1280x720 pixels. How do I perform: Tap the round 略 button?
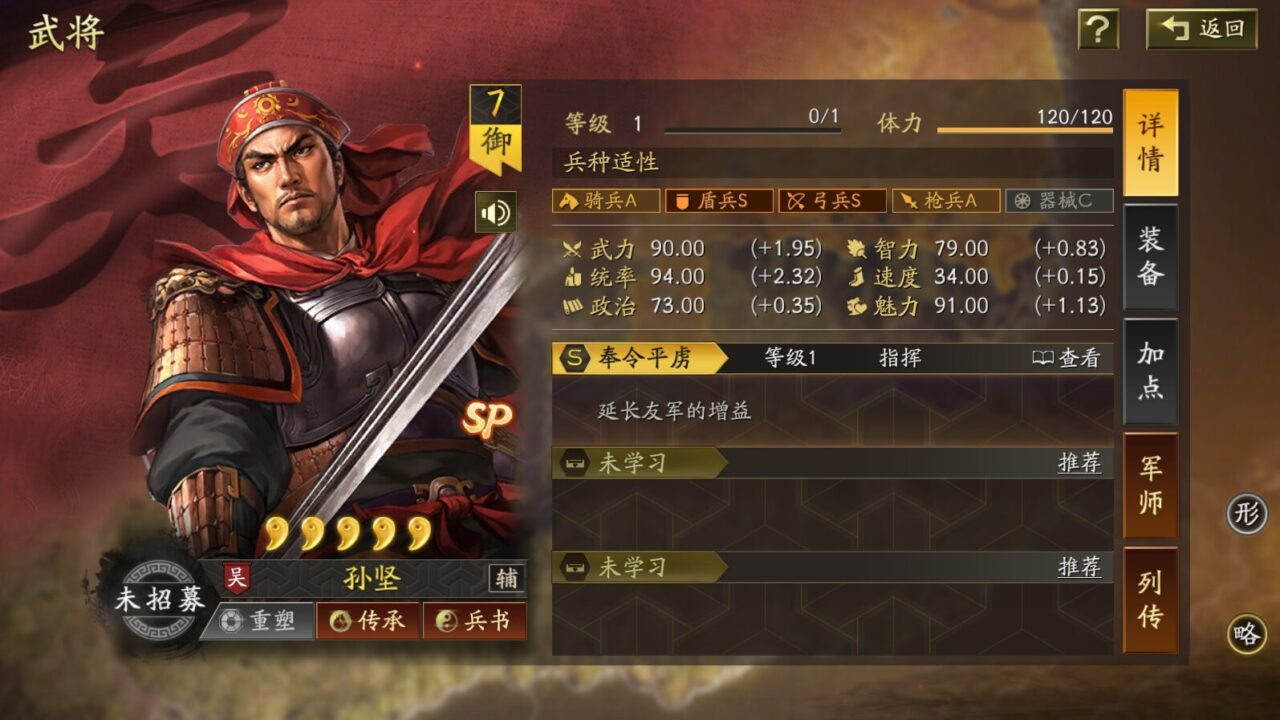tap(1246, 634)
